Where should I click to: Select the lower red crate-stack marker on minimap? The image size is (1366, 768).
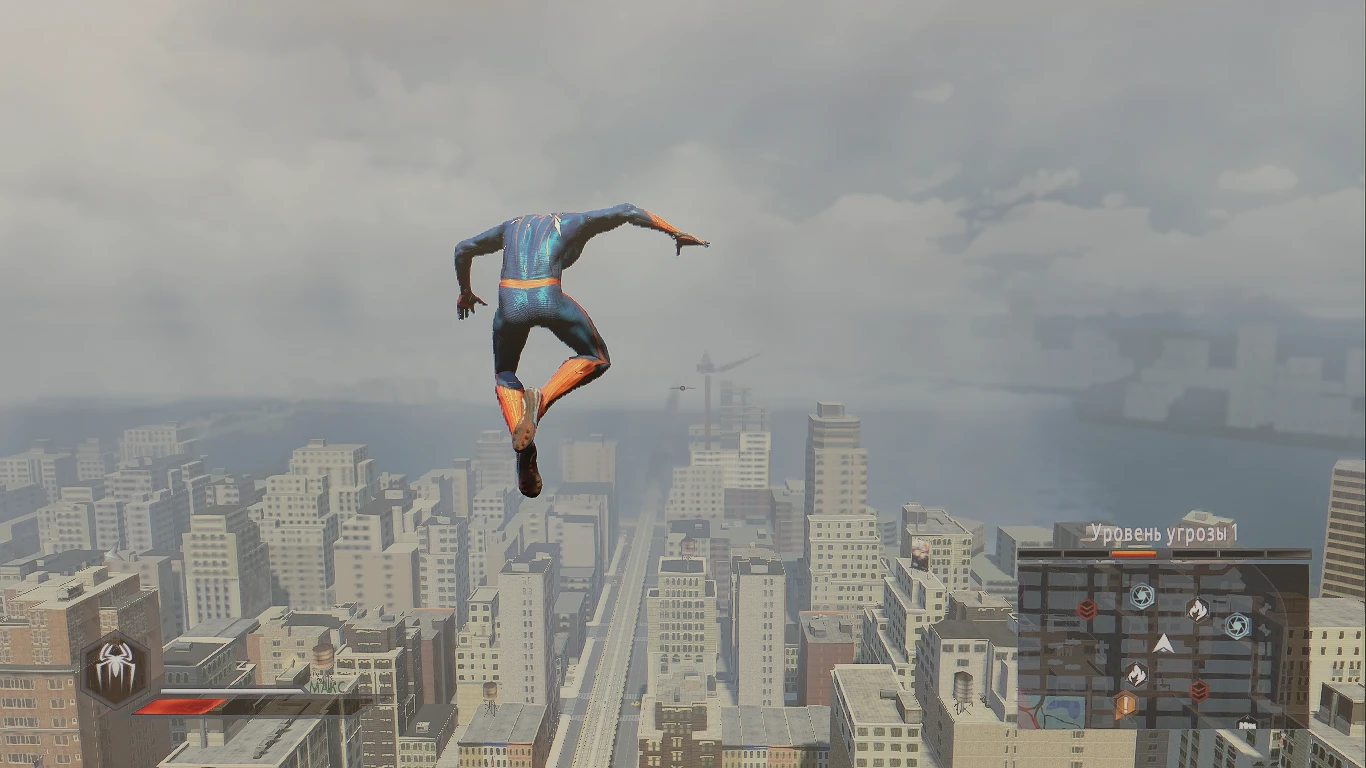(1198, 690)
